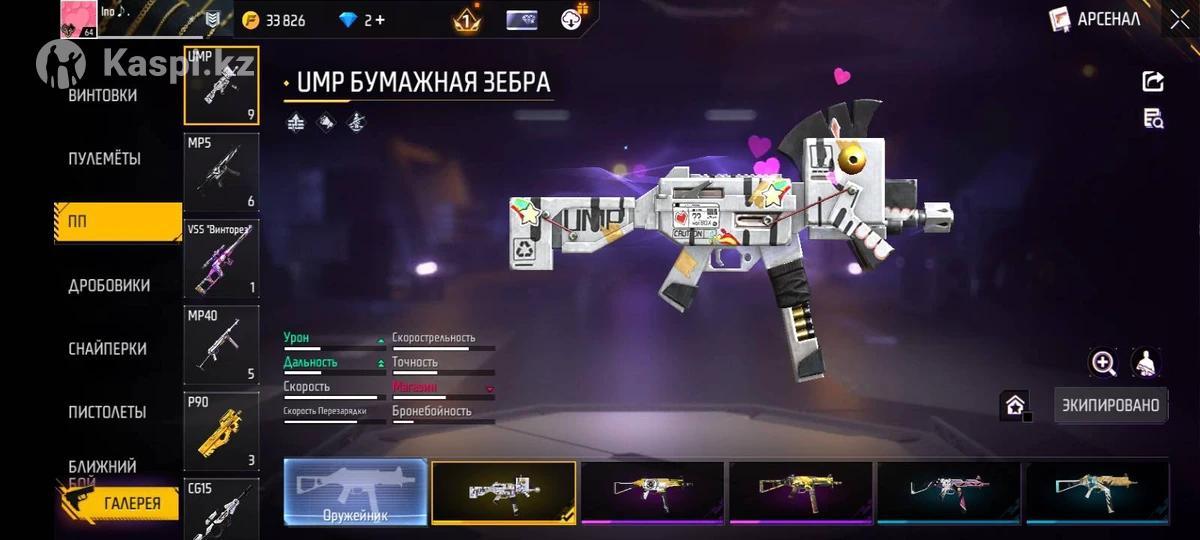The height and width of the screenshot is (540, 1200).
Task: Choose the VSS "Винторез" weapon tile
Action: (221, 258)
